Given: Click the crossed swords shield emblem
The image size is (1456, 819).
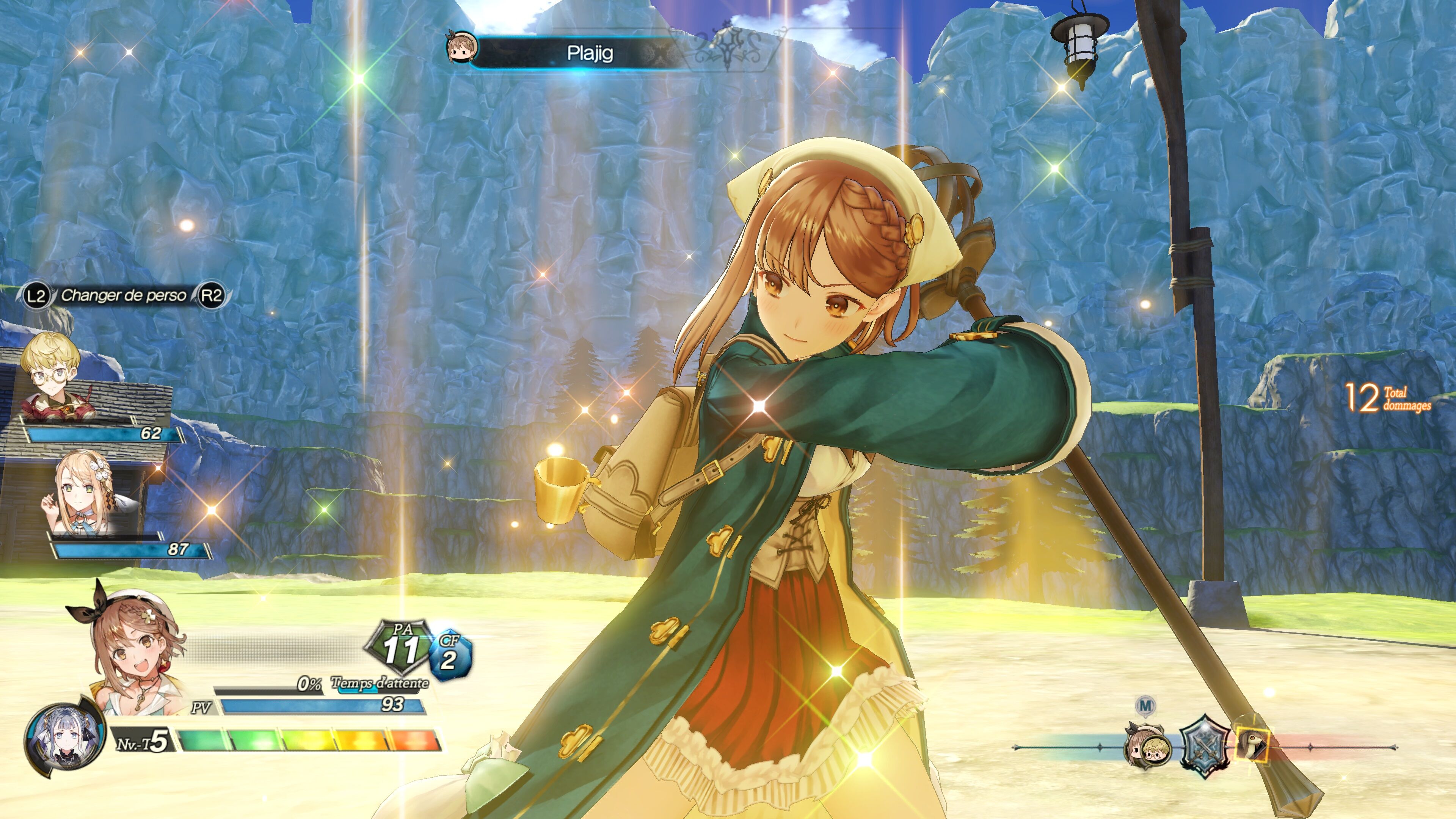Looking at the screenshot, I should tap(1205, 746).
